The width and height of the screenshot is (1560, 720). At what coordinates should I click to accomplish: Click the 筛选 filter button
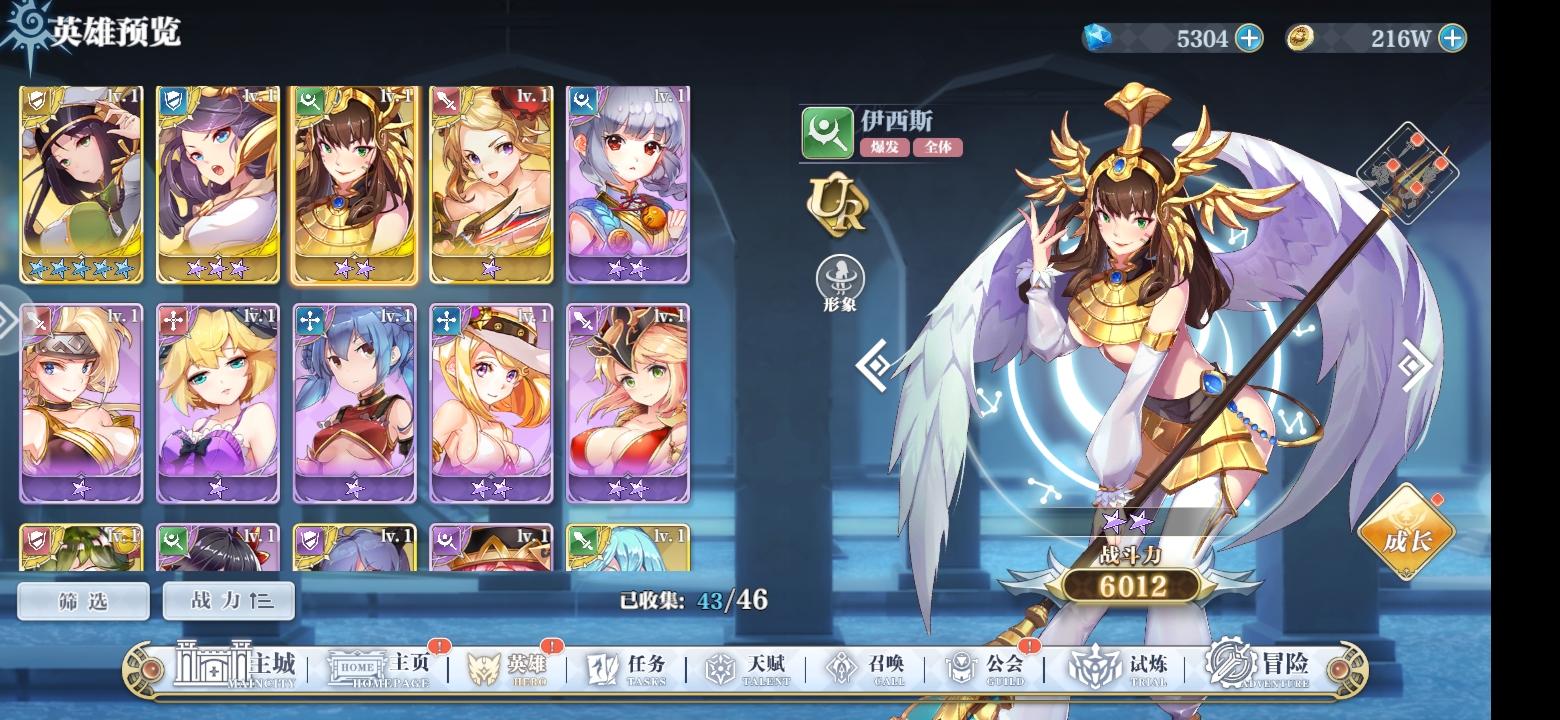pyautogui.click(x=82, y=600)
